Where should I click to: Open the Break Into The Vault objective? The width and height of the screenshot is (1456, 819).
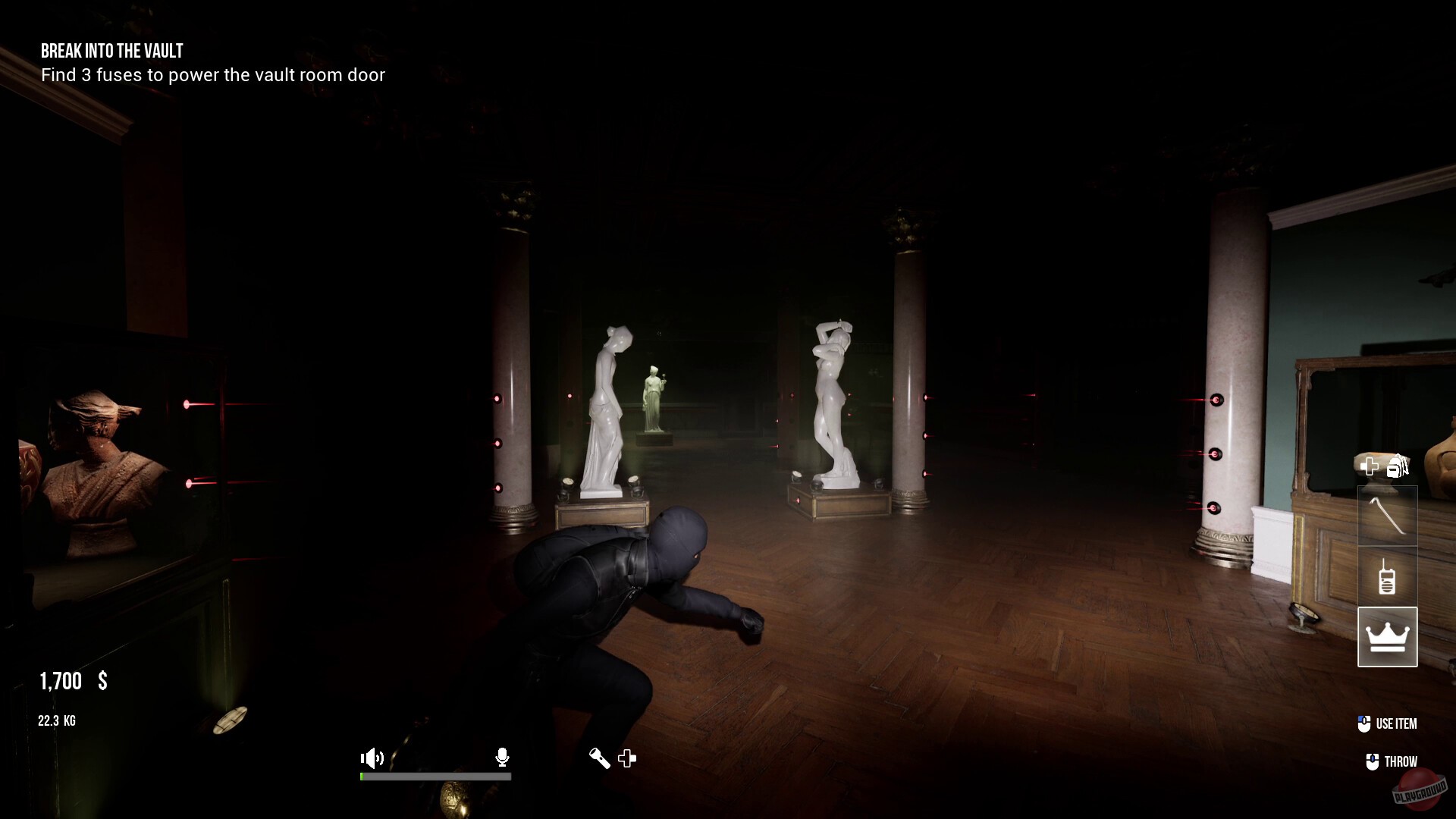[x=111, y=52]
